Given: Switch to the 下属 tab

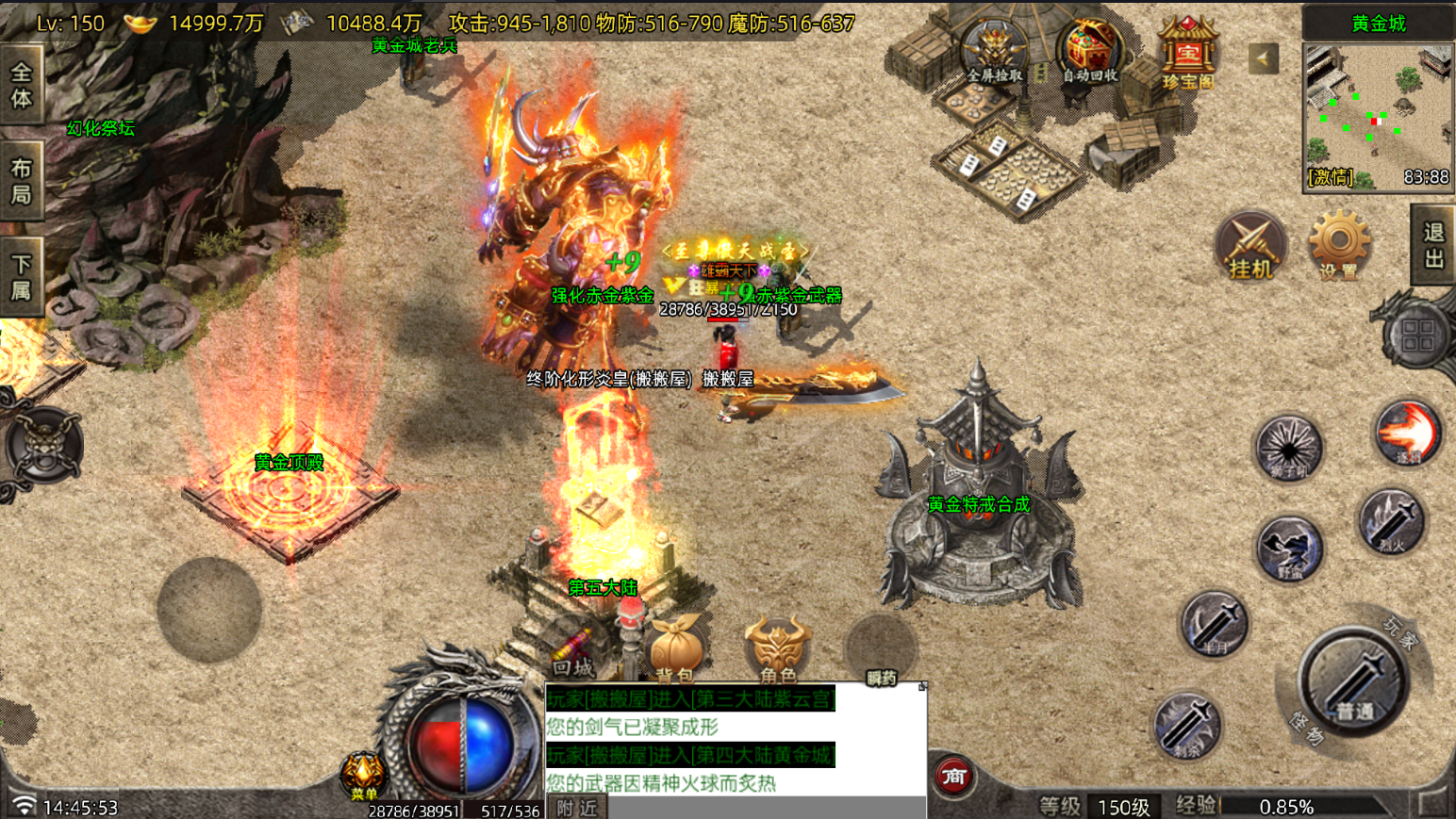Looking at the screenshot, I should point(21,276).
